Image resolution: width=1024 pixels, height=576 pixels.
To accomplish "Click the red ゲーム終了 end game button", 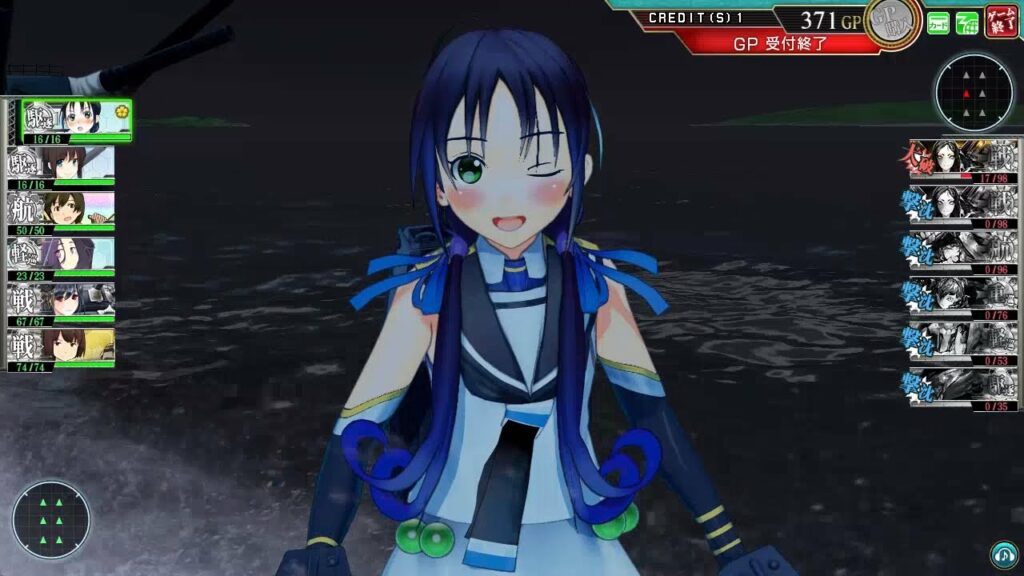I will tap(1001, 21).
